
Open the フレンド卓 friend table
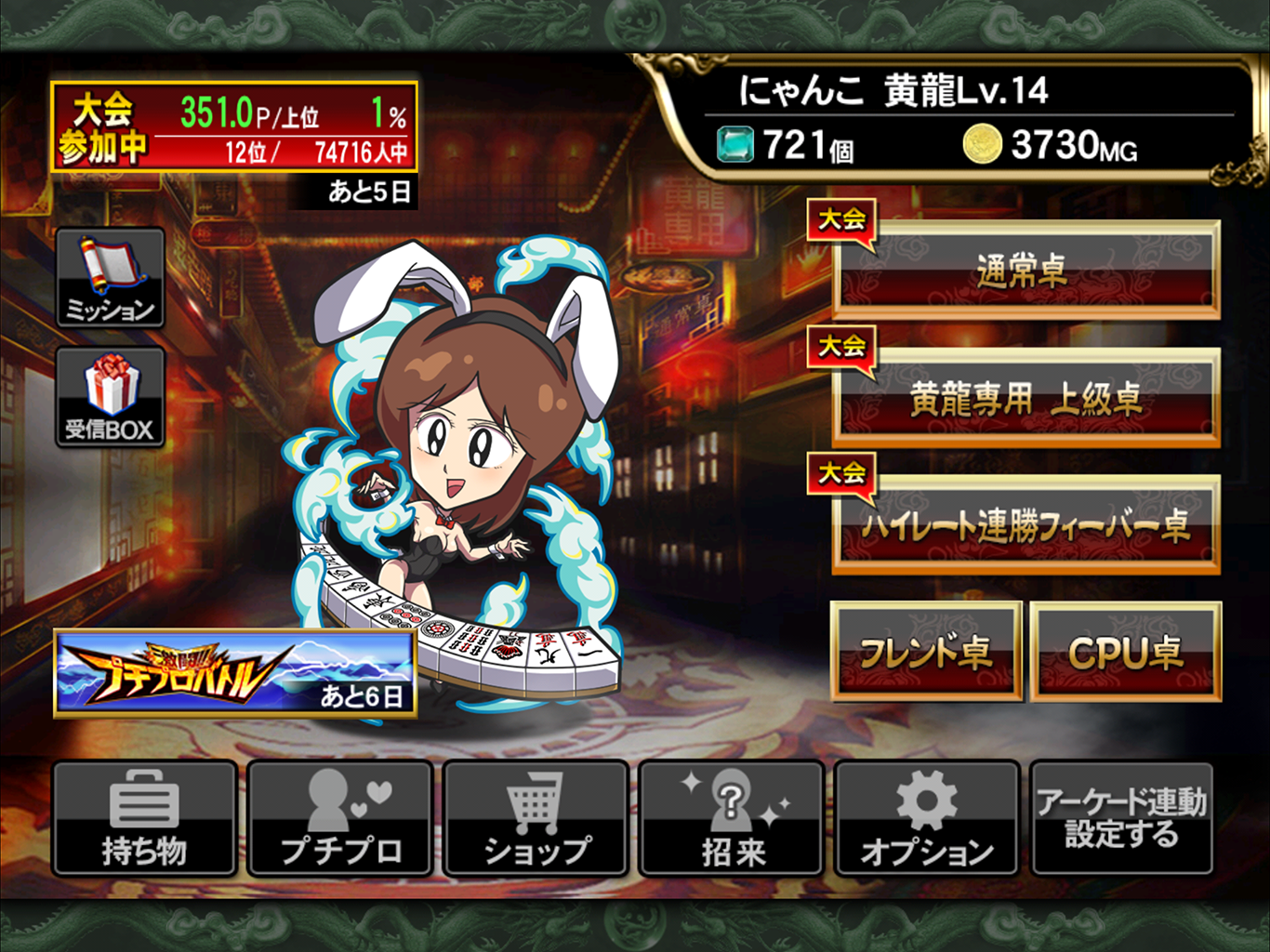point(926,651)
